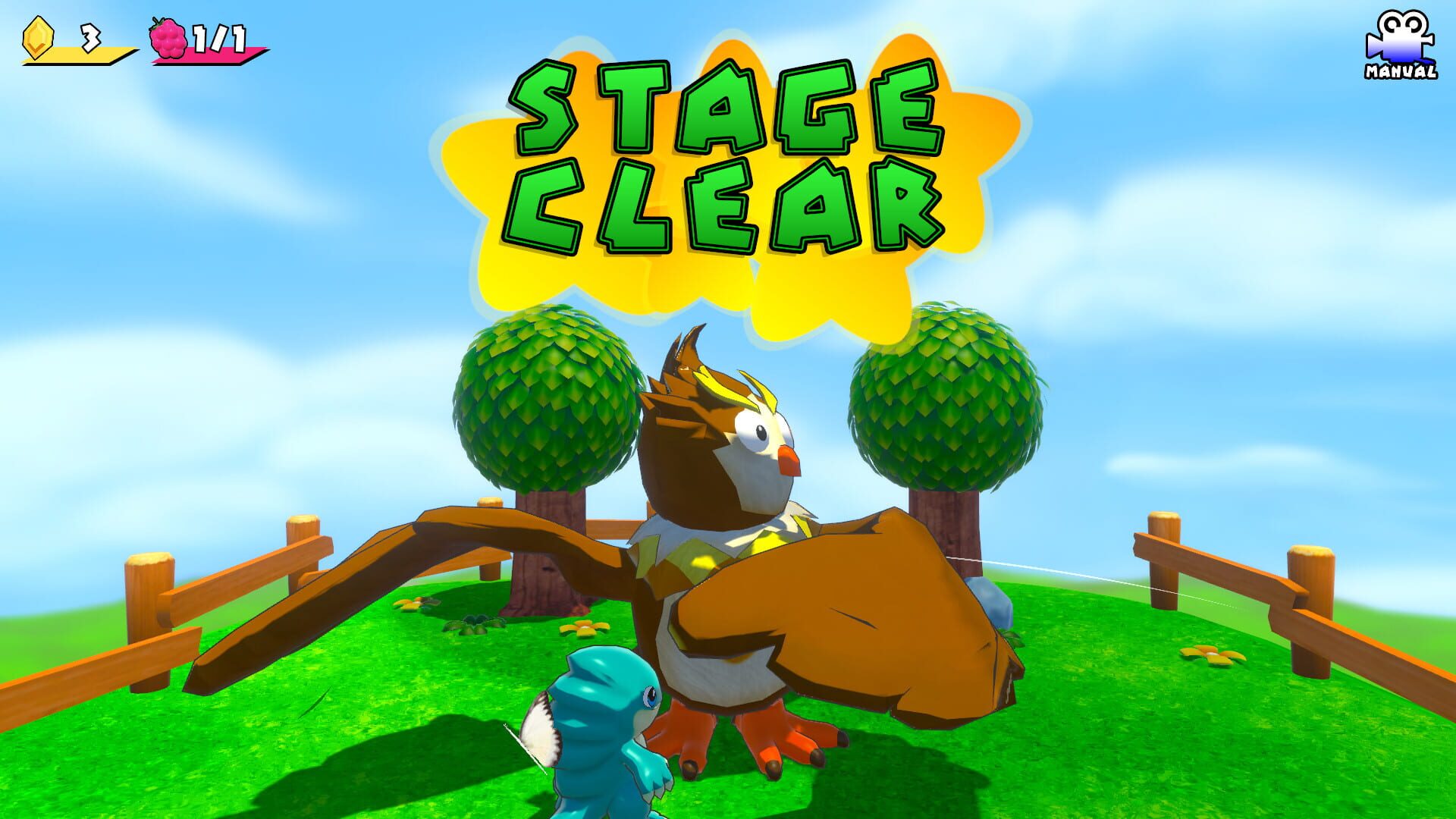Image resolution: width=1456 pixels, height=819 pixels.
Task: Click the pink berry HUD banner
Action: (216, 57)
